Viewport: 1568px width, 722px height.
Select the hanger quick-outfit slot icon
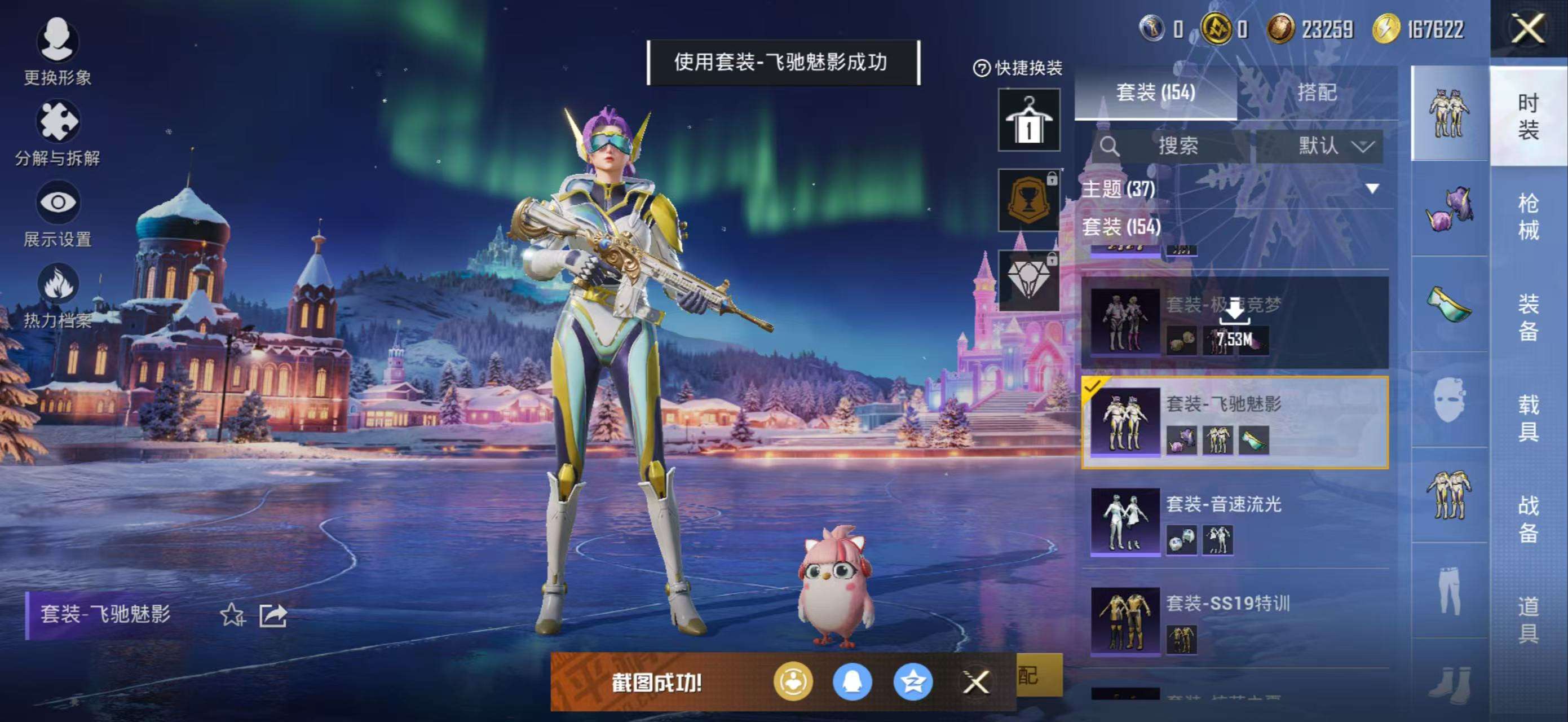coord(1028,118)
